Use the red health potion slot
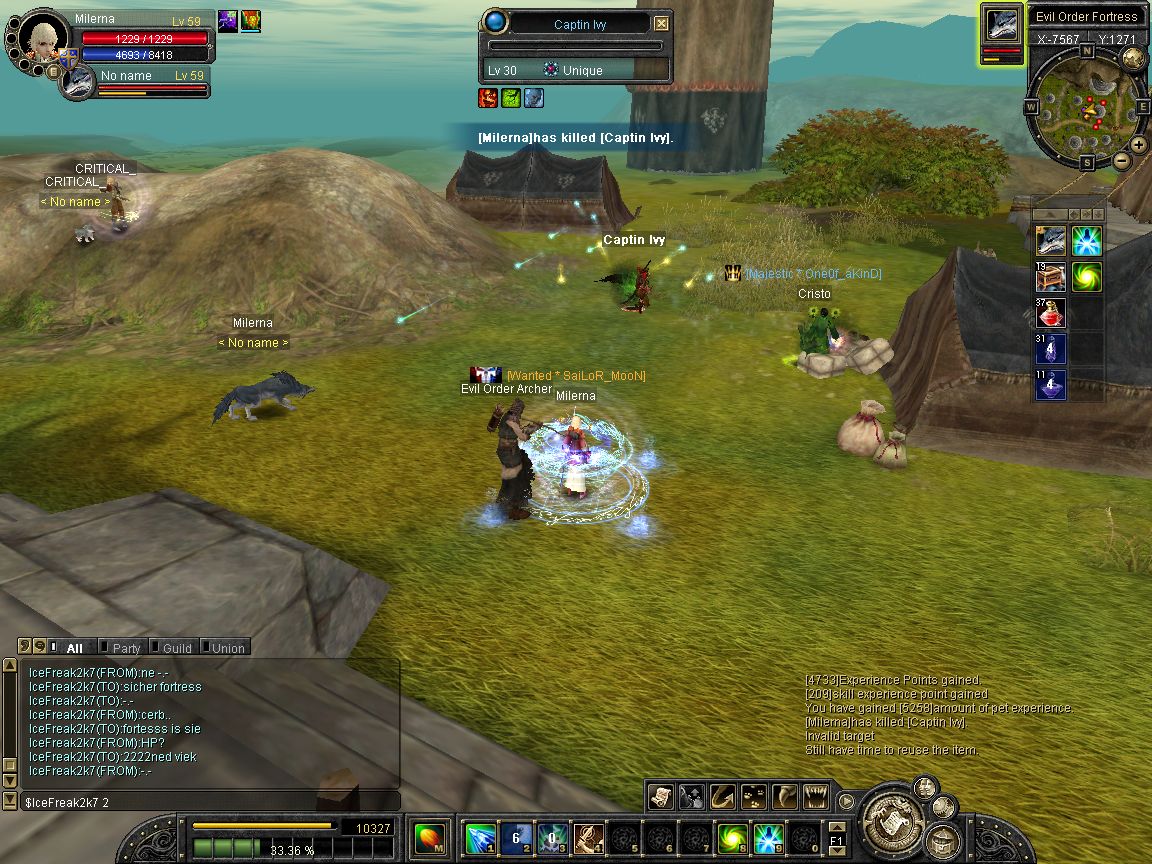 click(x=1050, y=313)
